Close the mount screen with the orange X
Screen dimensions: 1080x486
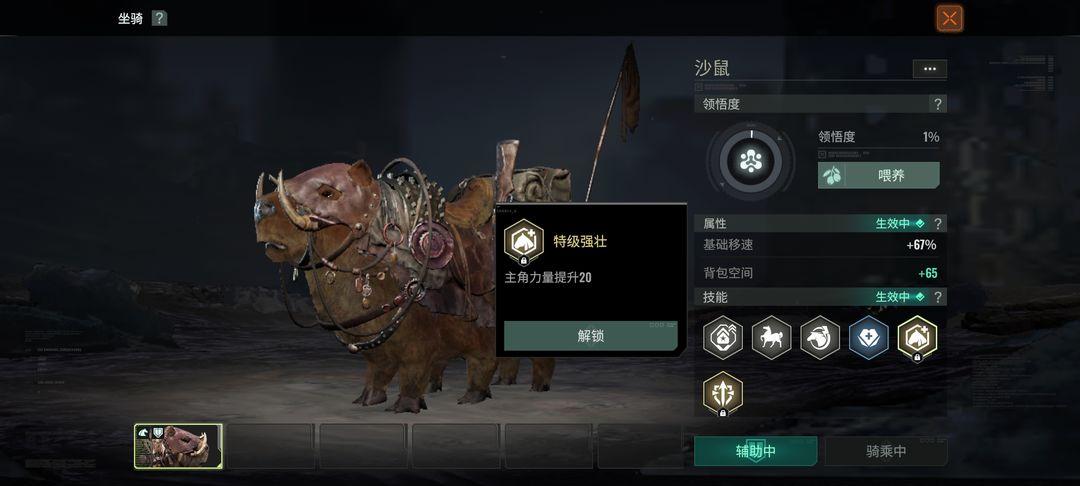[949, 18]
